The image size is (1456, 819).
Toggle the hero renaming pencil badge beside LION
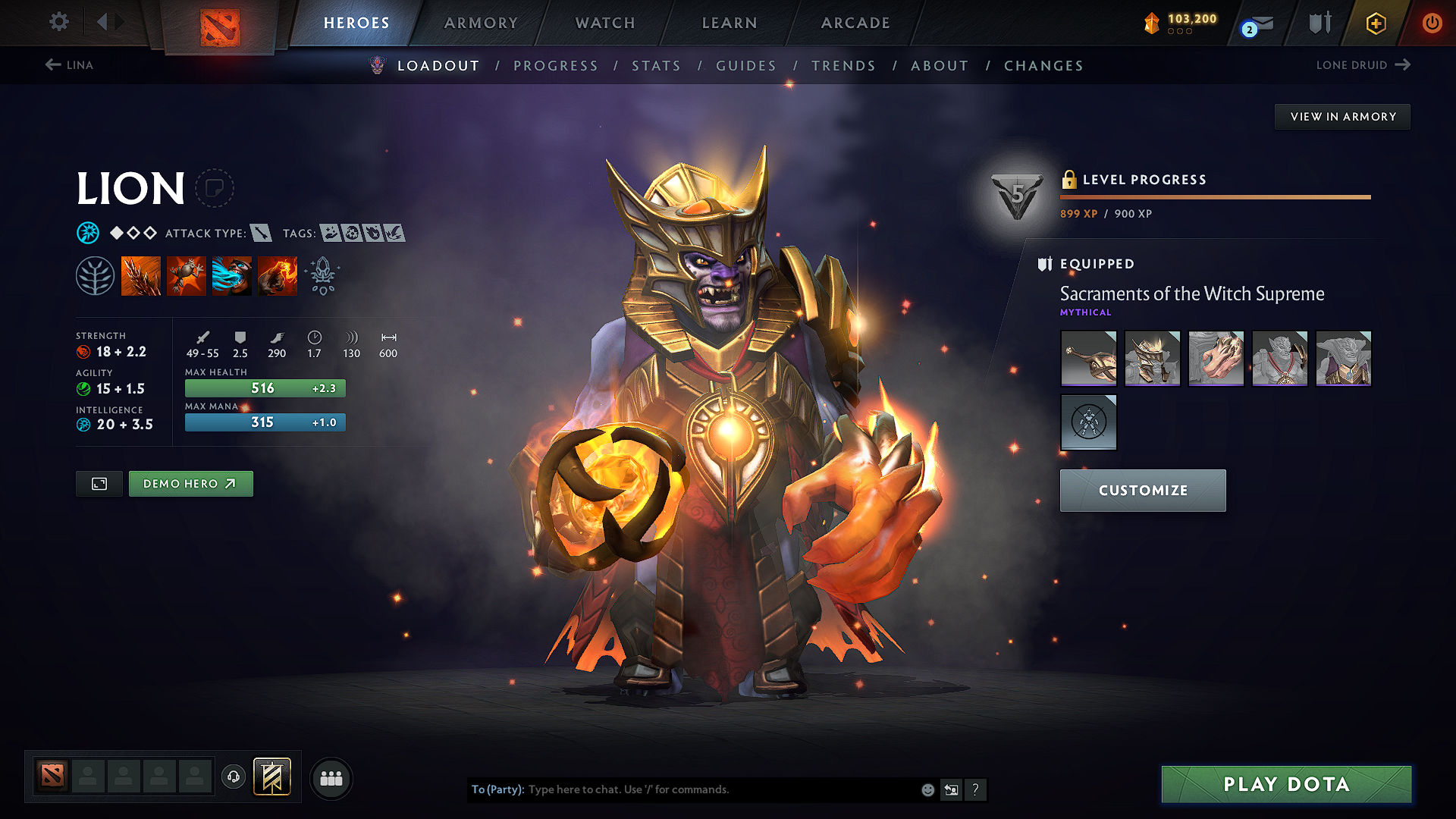tap(216, 188)
